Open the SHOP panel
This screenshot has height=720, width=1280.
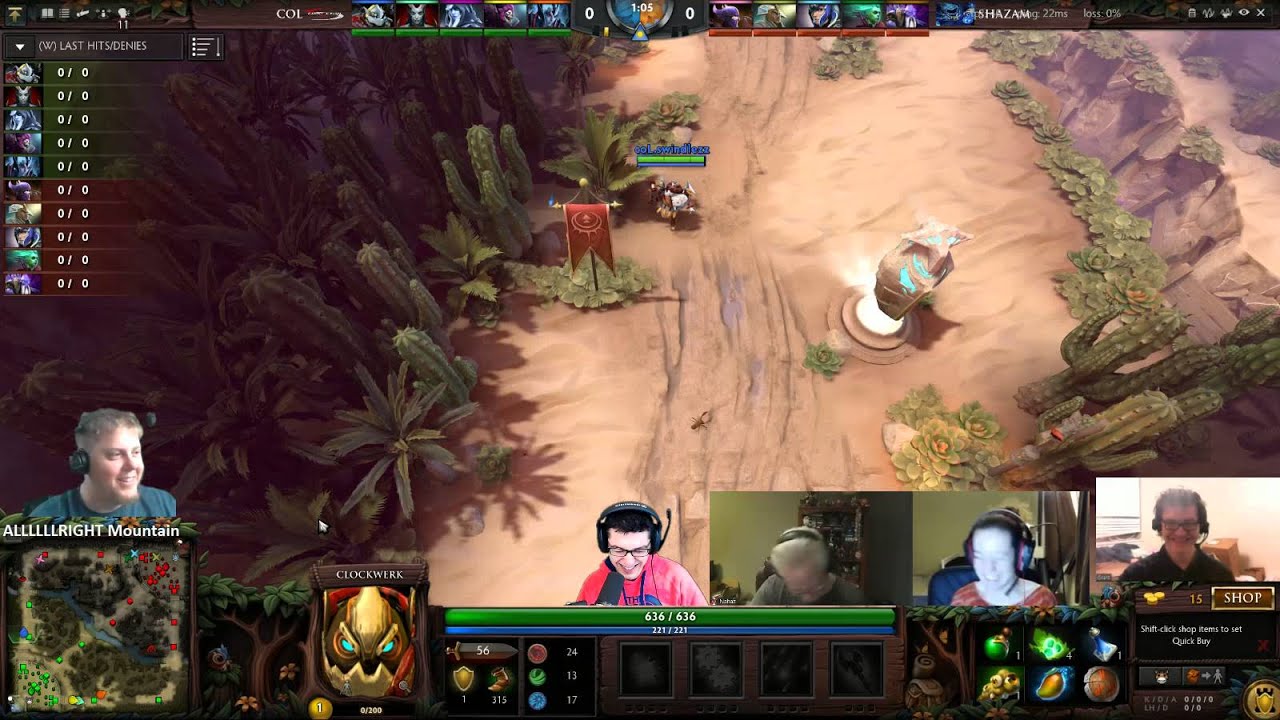pyautogui.click(x=1243, y=597)
